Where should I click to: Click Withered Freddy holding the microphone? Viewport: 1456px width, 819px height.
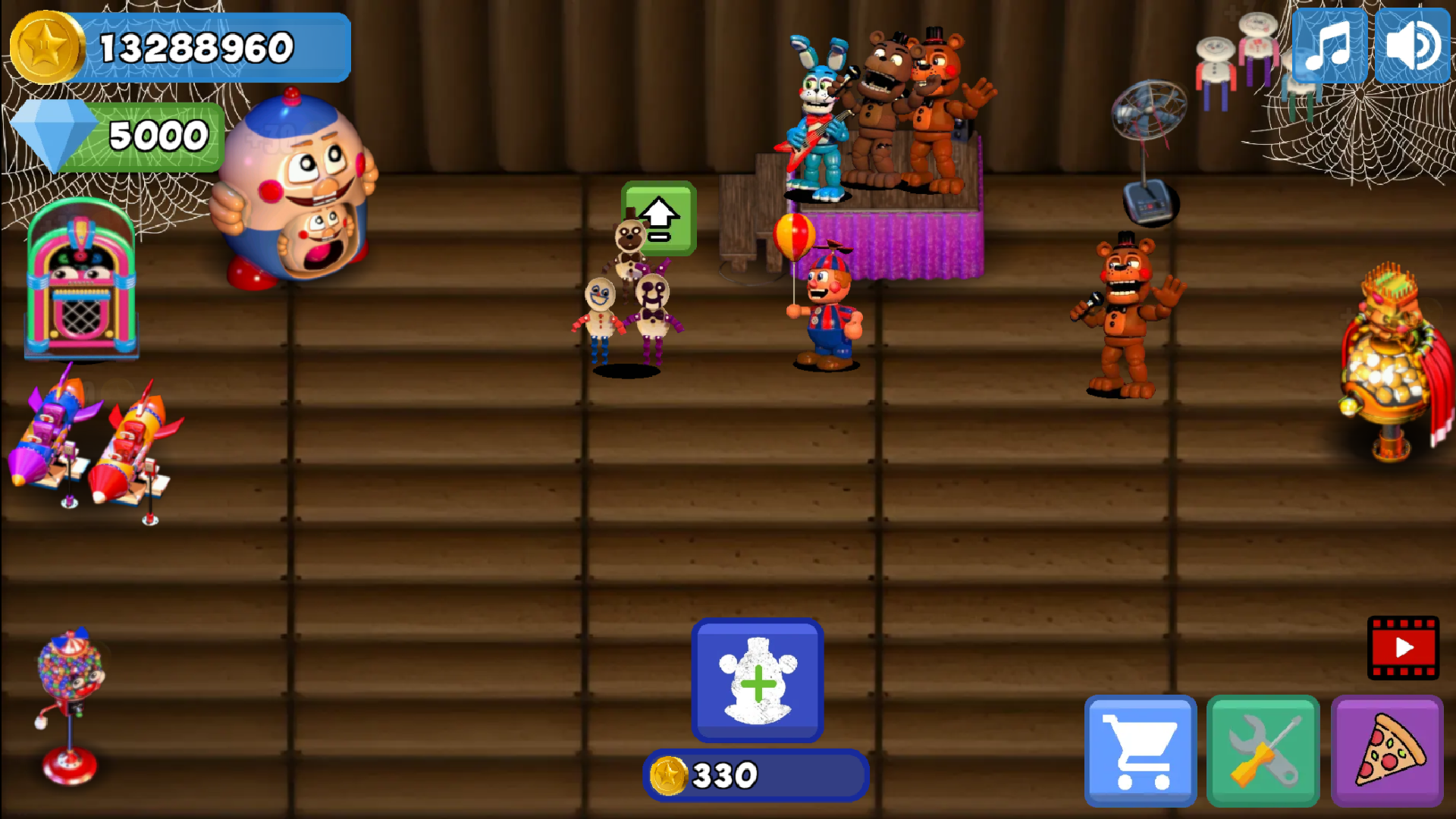tap(1121, 315)
